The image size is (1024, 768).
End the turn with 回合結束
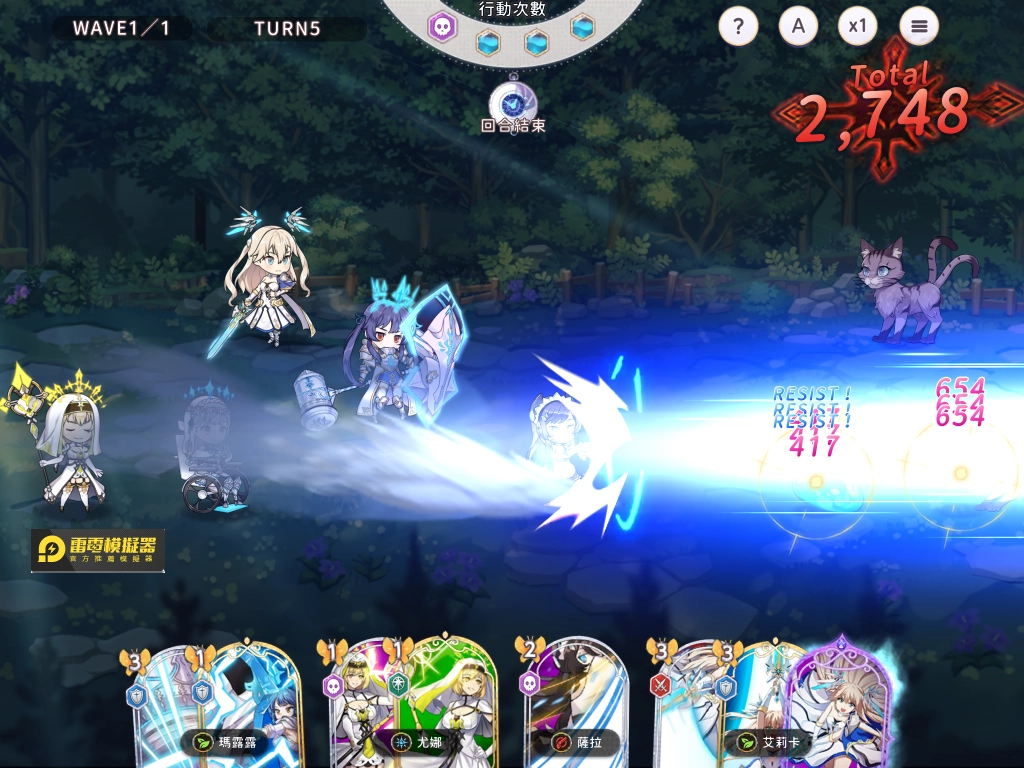(x=513, y=106)
